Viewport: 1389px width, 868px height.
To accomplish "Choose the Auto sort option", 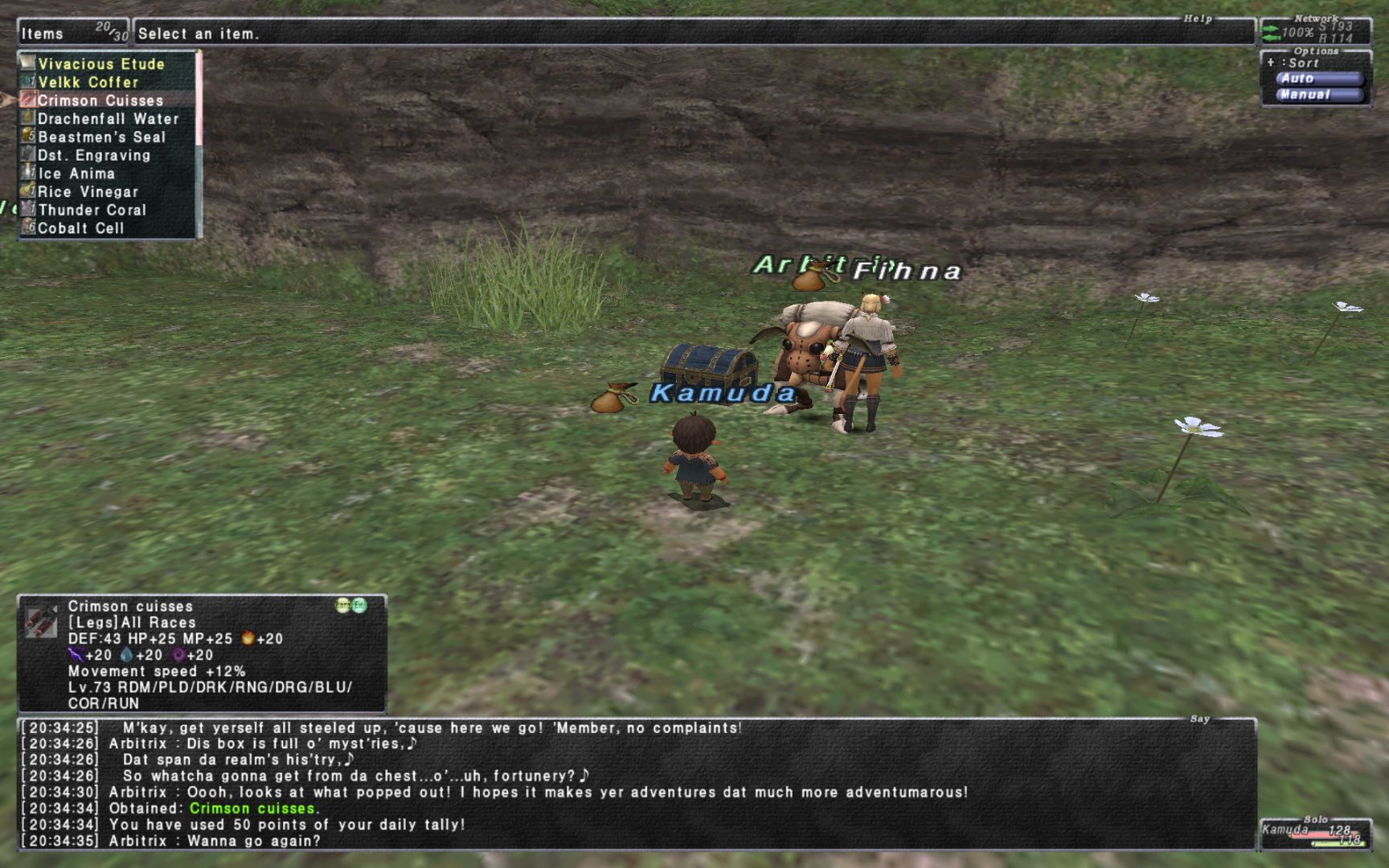I will click(x=1319, y=79).
